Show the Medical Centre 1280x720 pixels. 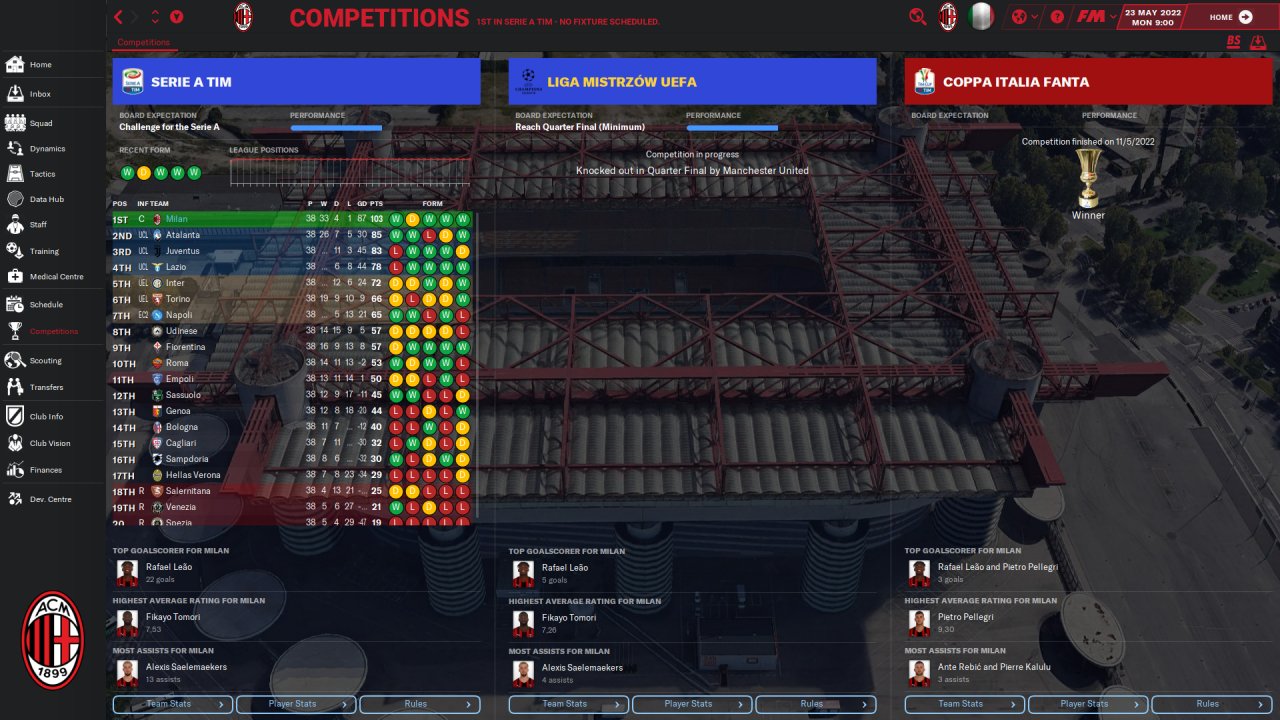56,277
